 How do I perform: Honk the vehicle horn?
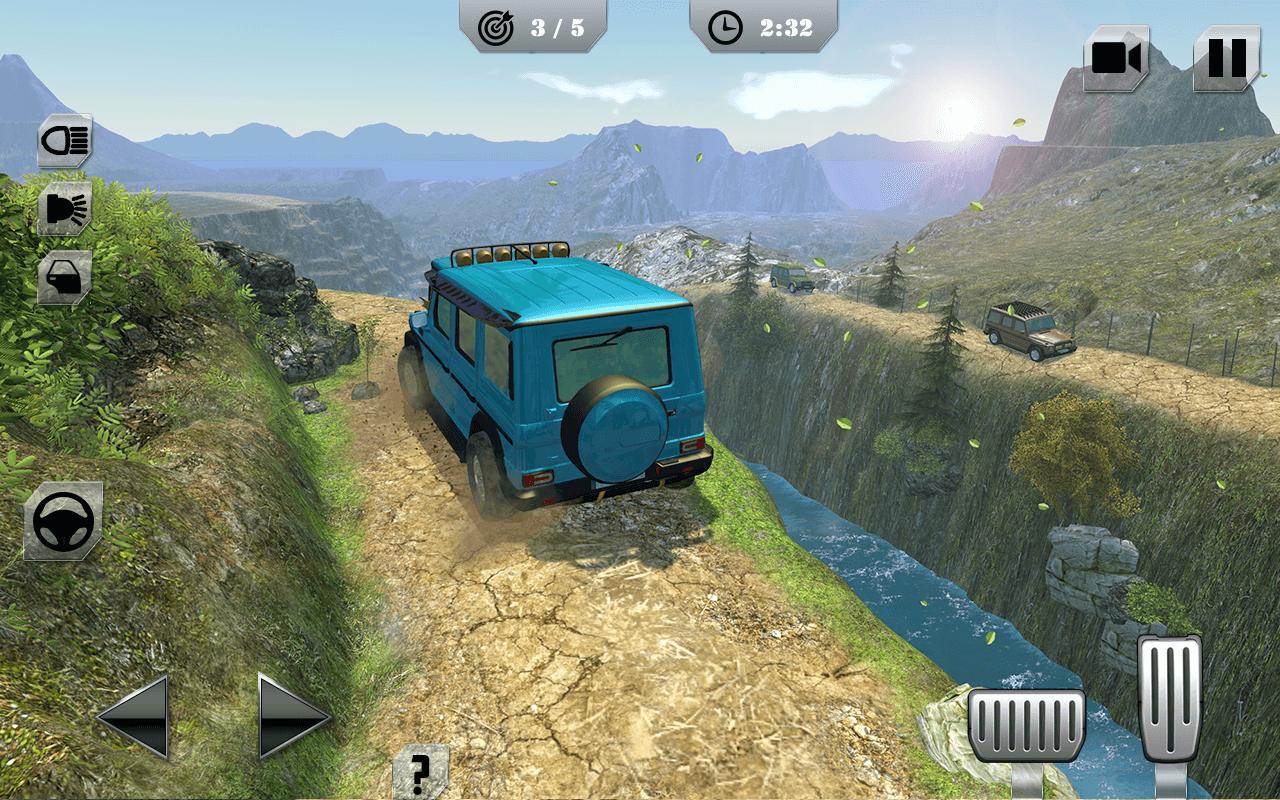tap(63, 207)
